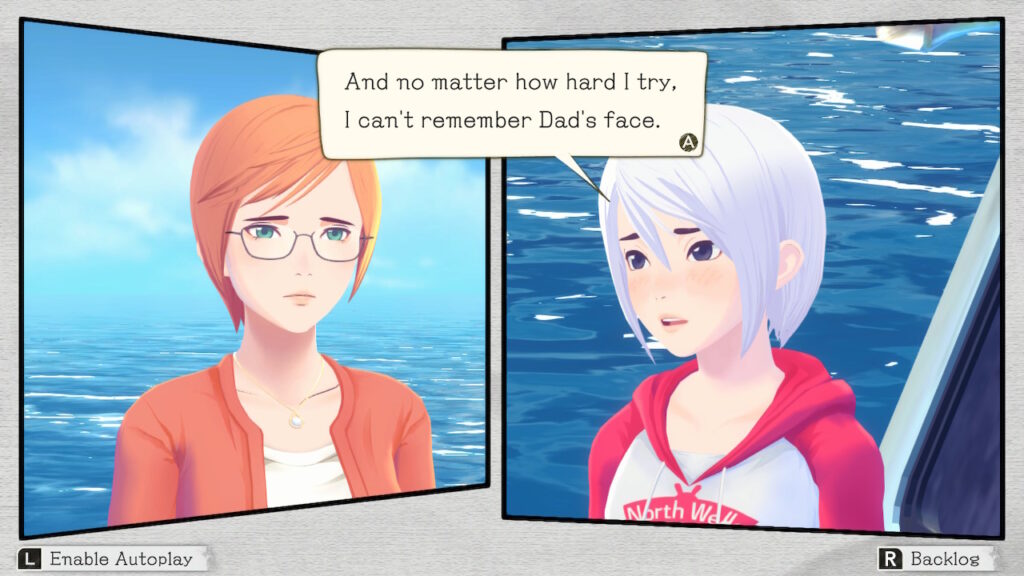Turn on the Enable Autoplay option

coord(112,558)
